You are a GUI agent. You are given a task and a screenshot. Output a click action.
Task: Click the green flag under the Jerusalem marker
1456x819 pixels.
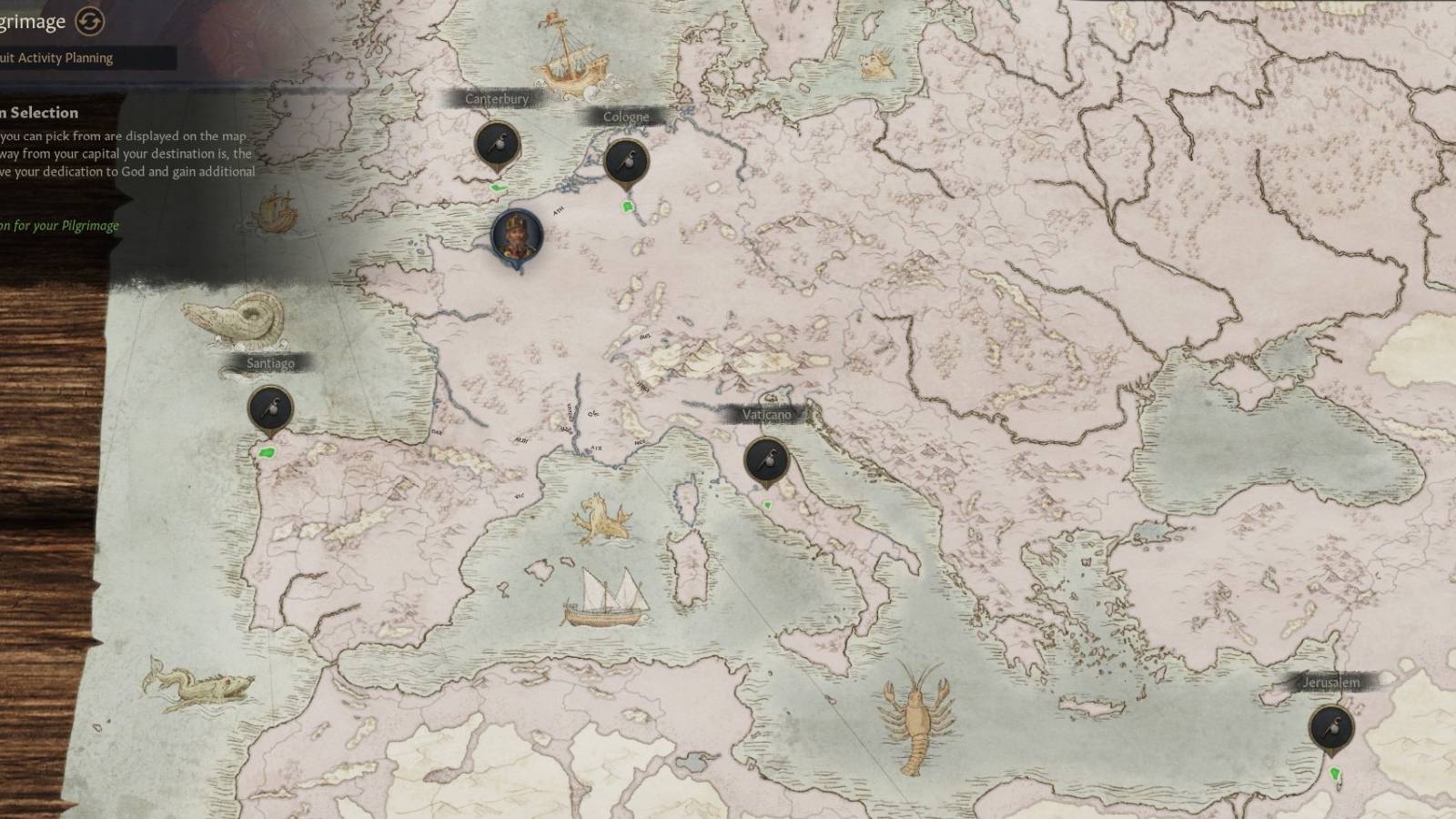coord(1334,773)
